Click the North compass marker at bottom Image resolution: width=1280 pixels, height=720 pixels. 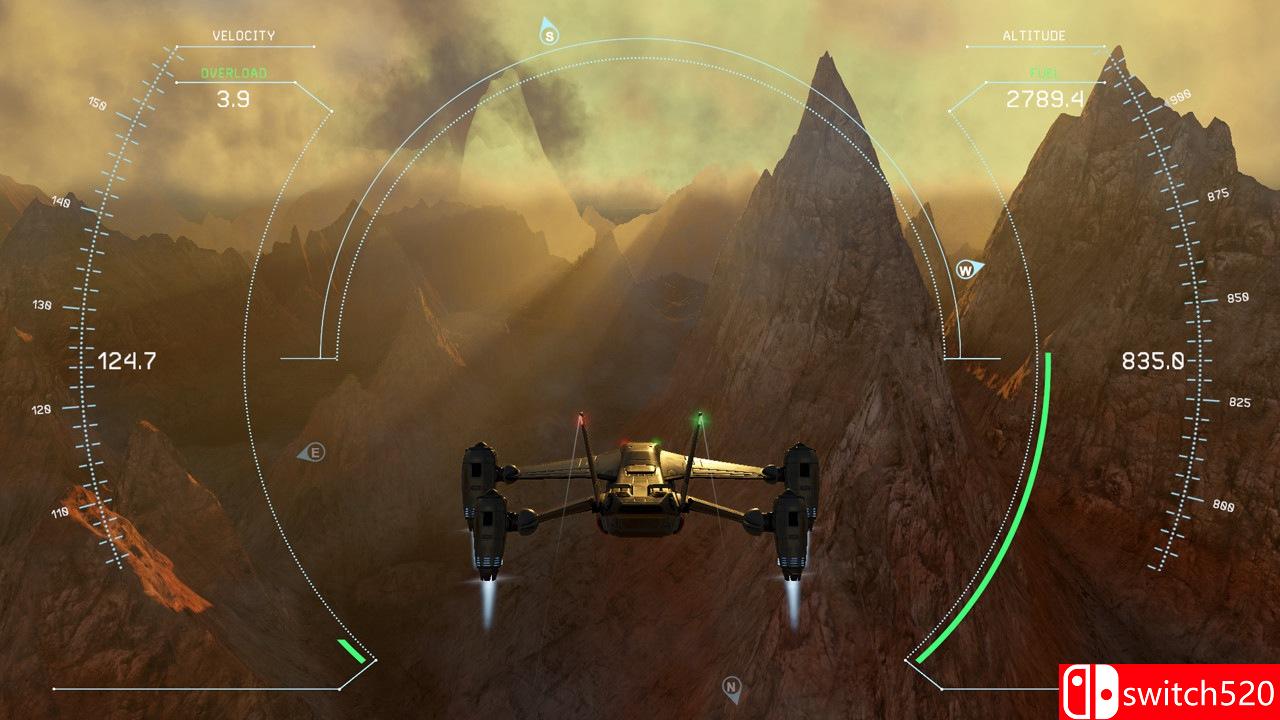point(733,685)
